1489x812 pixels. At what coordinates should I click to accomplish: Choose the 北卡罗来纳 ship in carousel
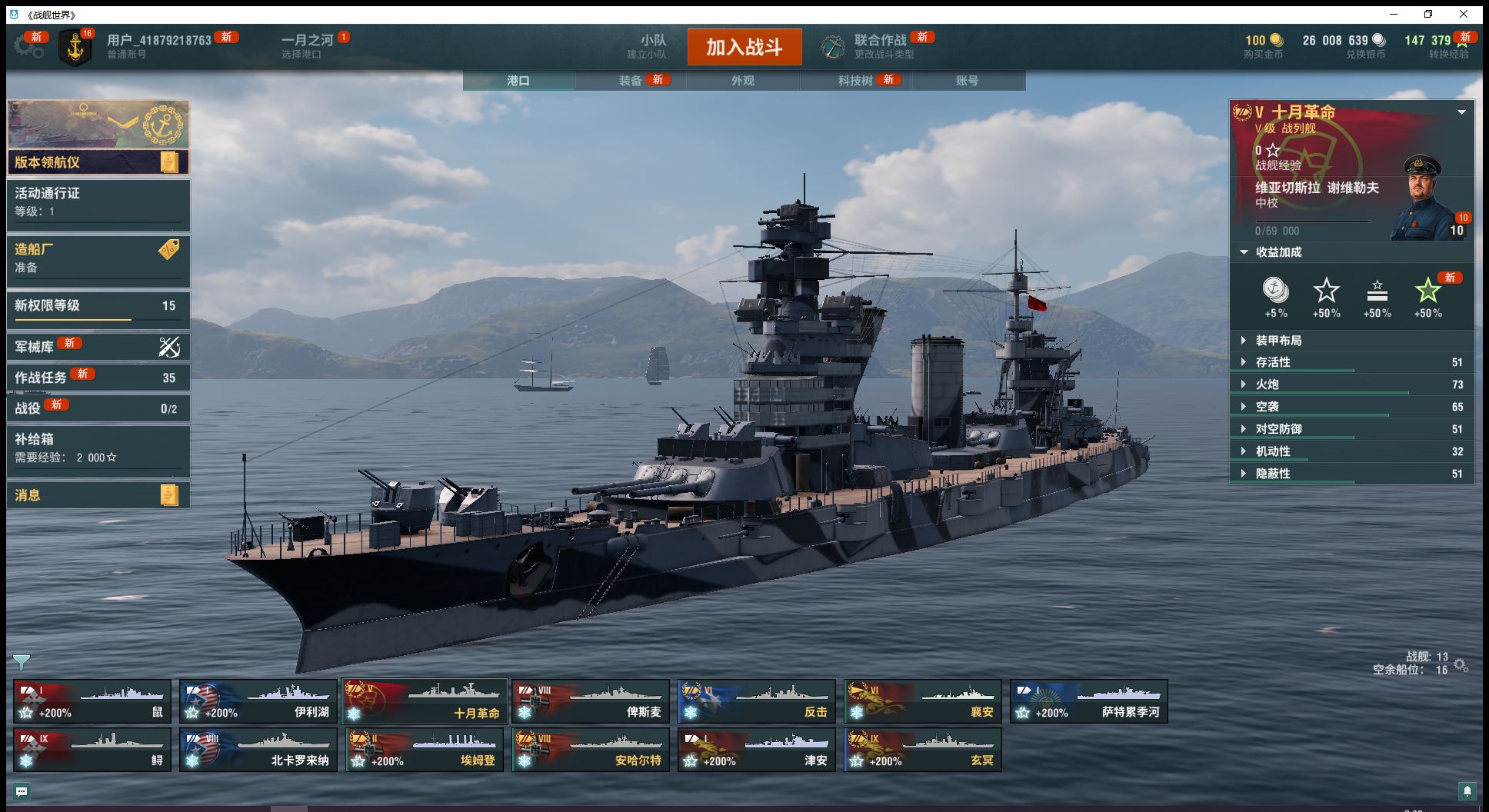click(258, 750)
